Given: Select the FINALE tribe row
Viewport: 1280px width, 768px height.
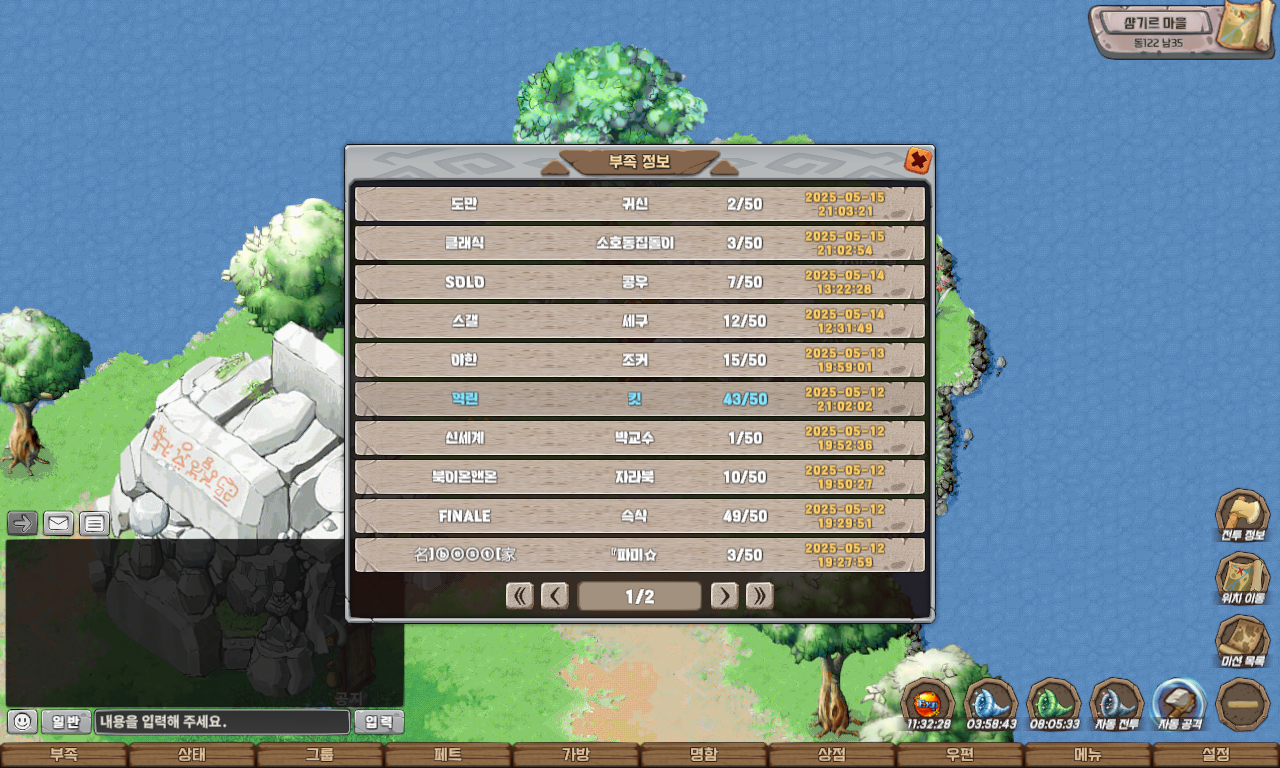Looking at the screenshot, I should coord(640,516).
